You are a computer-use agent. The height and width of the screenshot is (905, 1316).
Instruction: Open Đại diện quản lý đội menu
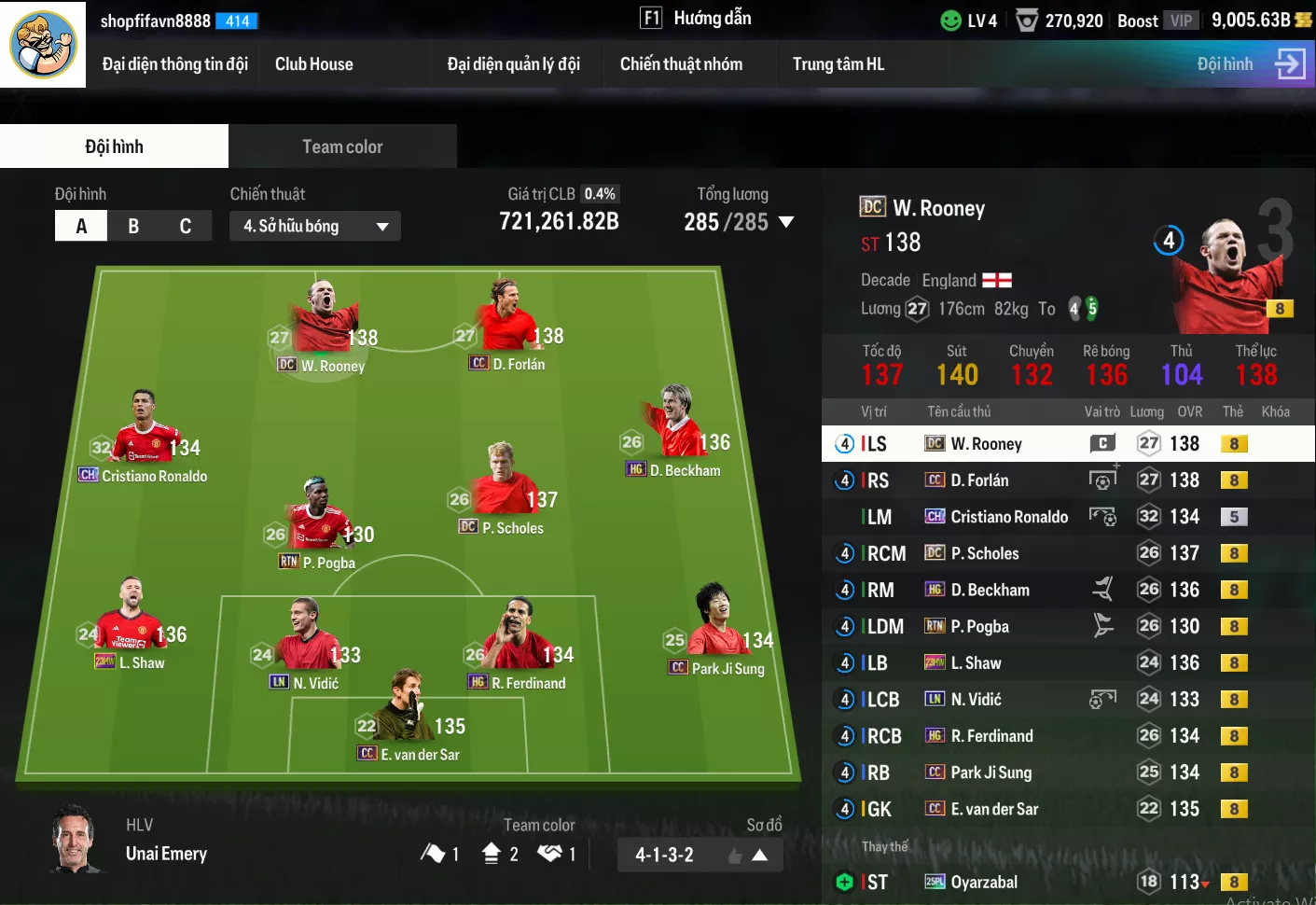(x=513, y=64)
